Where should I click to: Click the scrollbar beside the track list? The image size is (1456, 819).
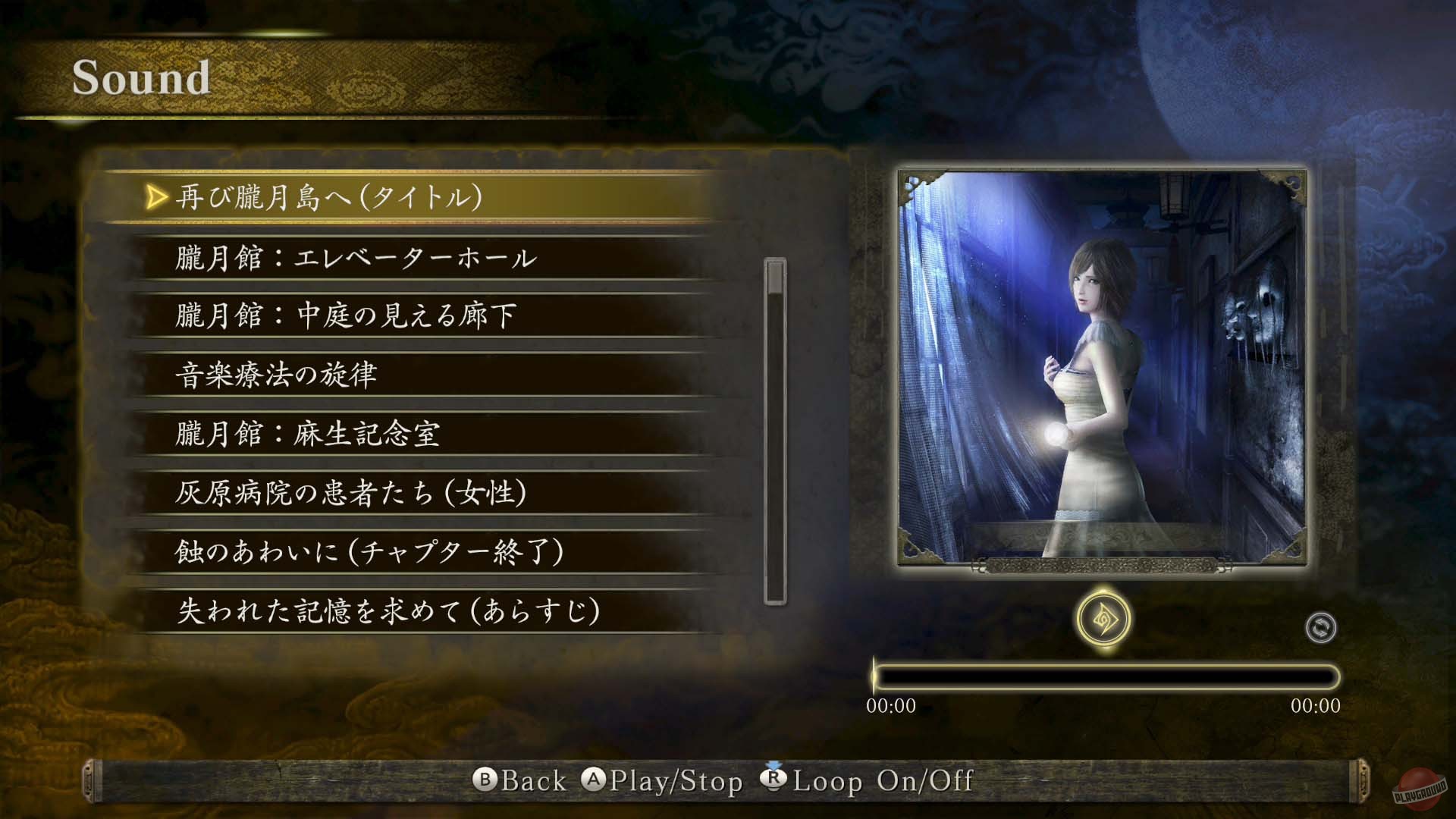[x=773, y=425]
